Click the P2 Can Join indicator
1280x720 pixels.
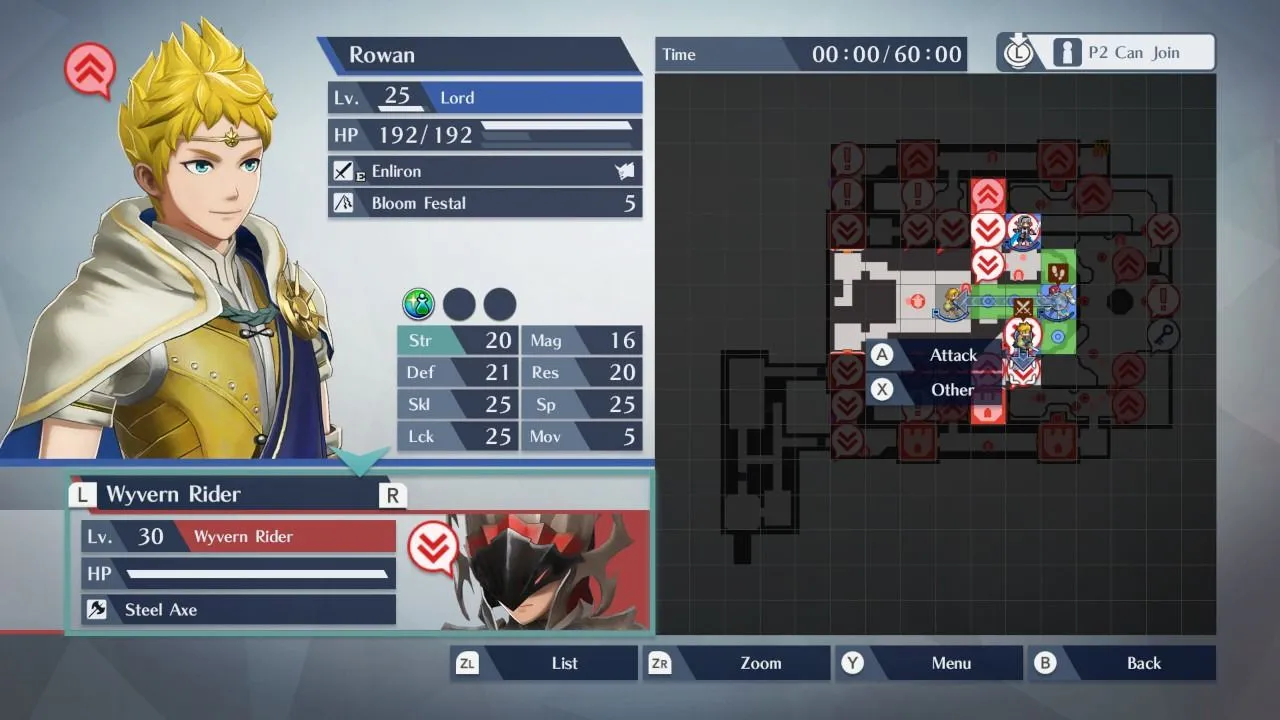point(1106,53)
